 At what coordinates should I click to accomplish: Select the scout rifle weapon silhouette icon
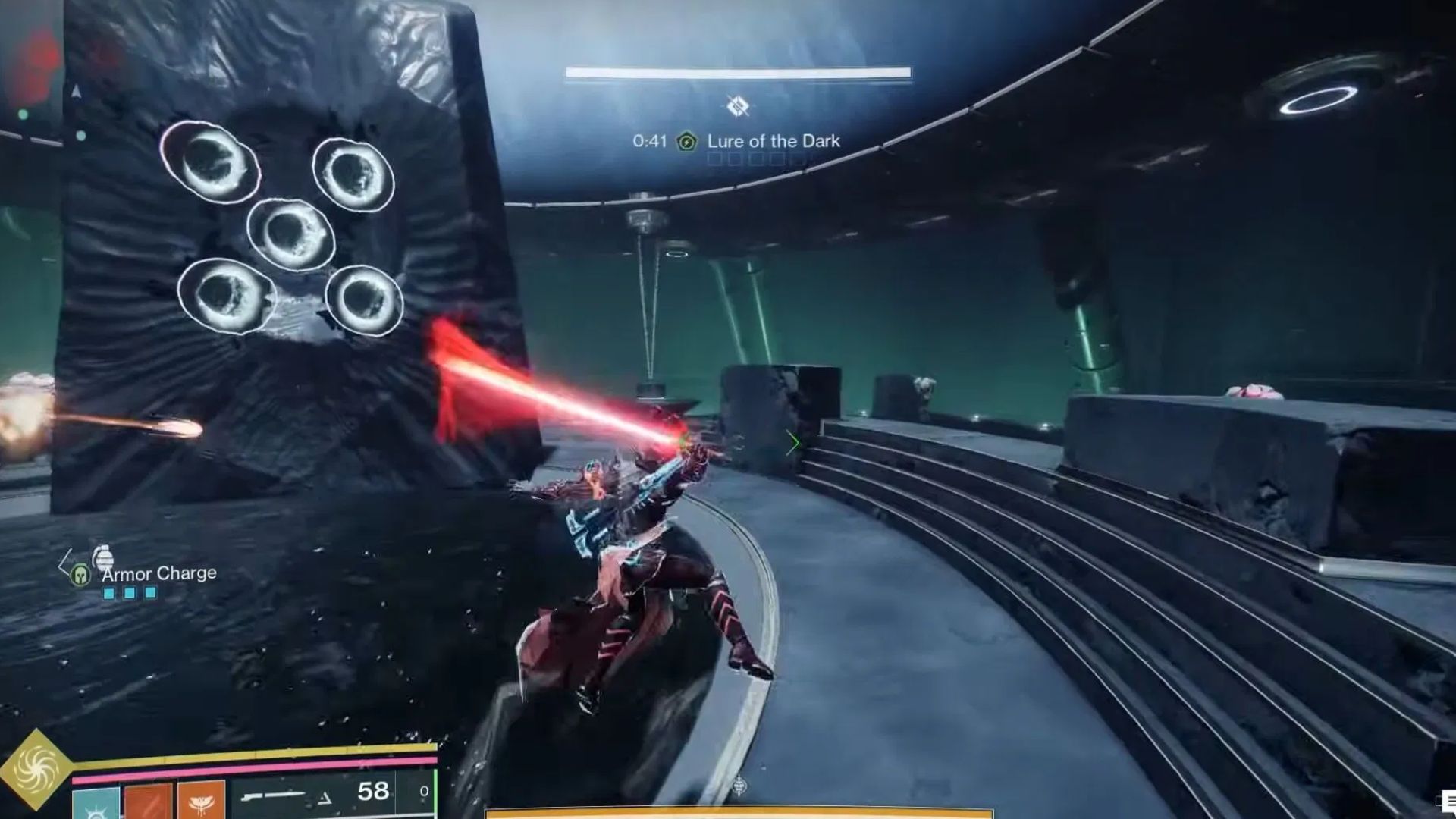[x=272, y=794]
